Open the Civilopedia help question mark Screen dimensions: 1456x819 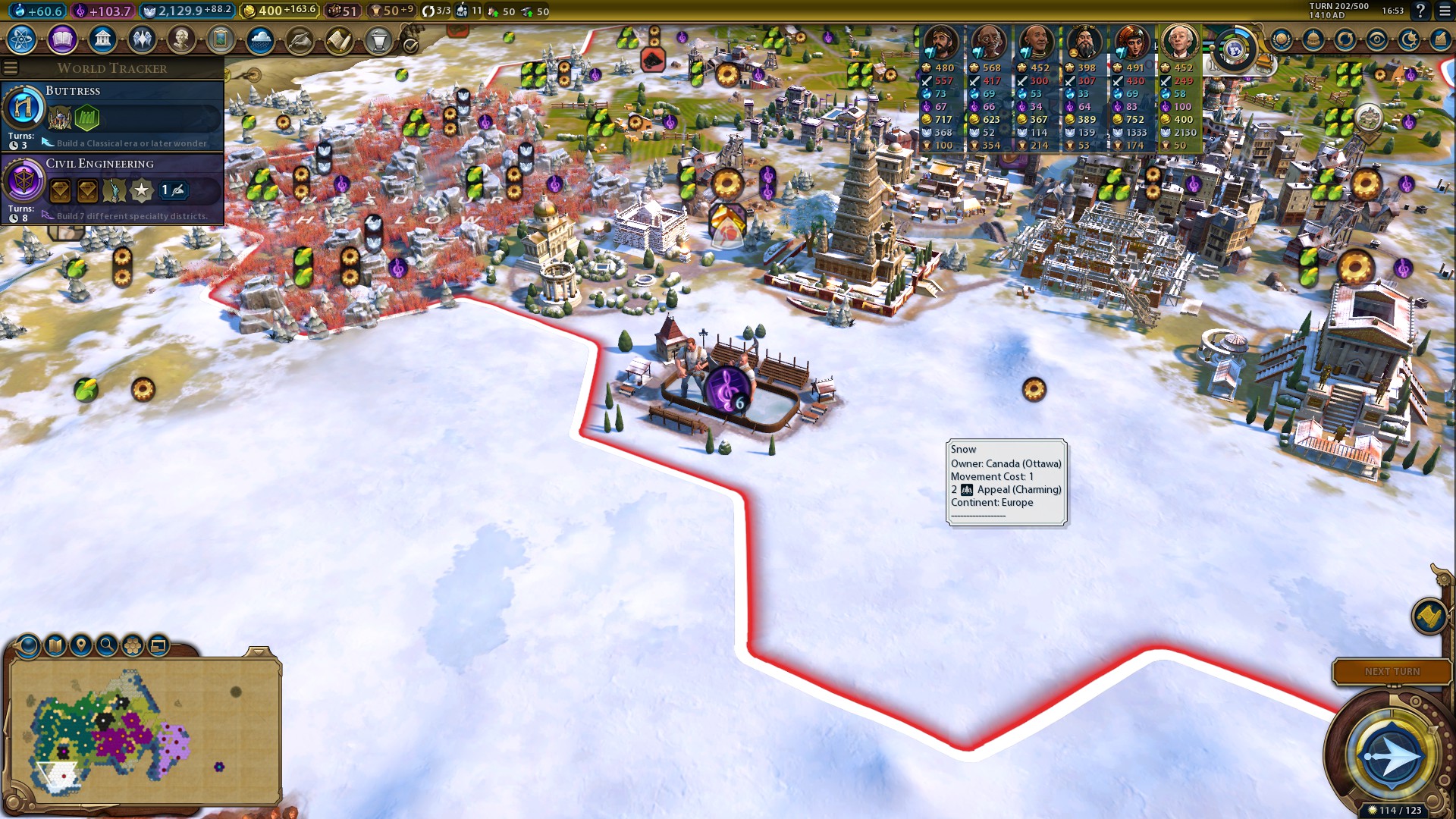tap(1420, 11)
